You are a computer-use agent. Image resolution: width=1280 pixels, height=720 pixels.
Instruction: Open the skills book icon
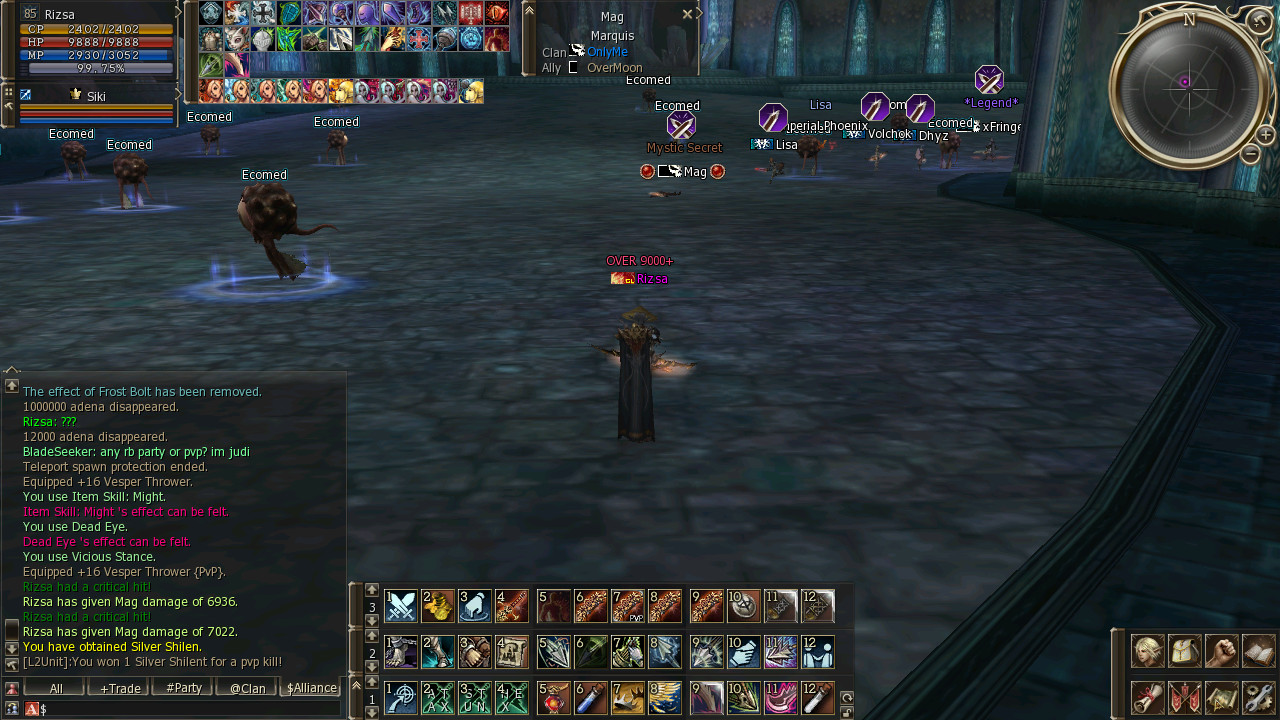[1258, 651]
